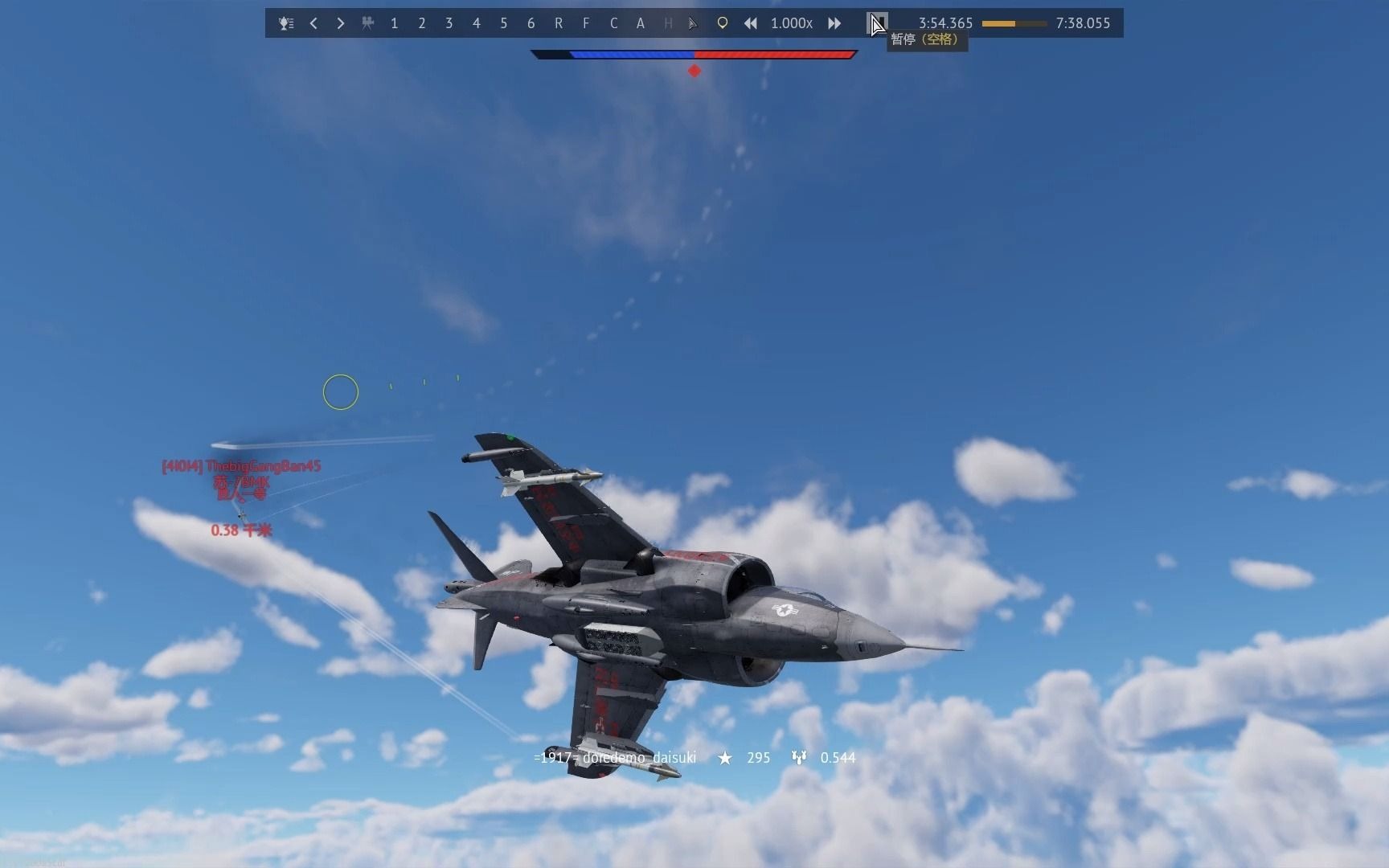Image resolution: width=1389 pixels, height=868 pixels.
Task: Slow down replay playback speed
Action: click(x=750, y=23)
